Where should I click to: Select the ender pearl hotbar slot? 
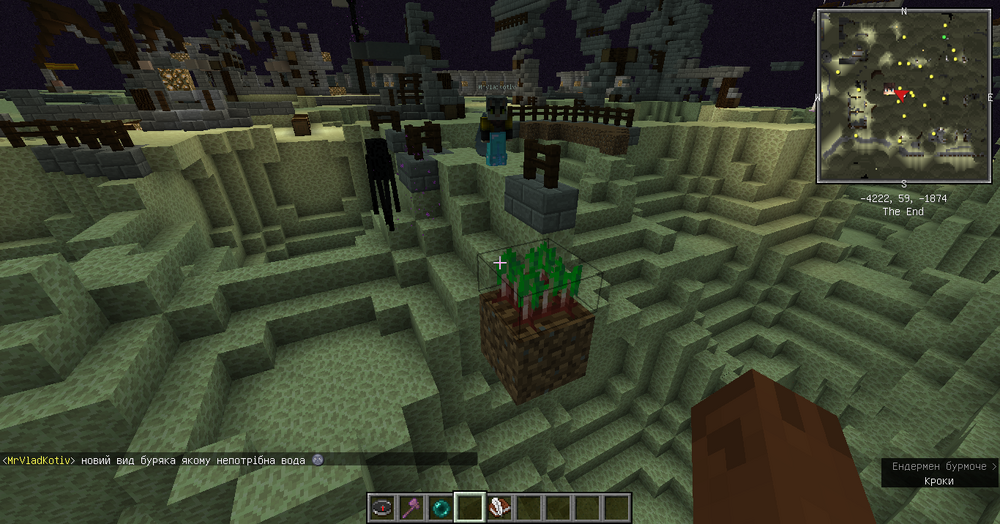point(440,508)
